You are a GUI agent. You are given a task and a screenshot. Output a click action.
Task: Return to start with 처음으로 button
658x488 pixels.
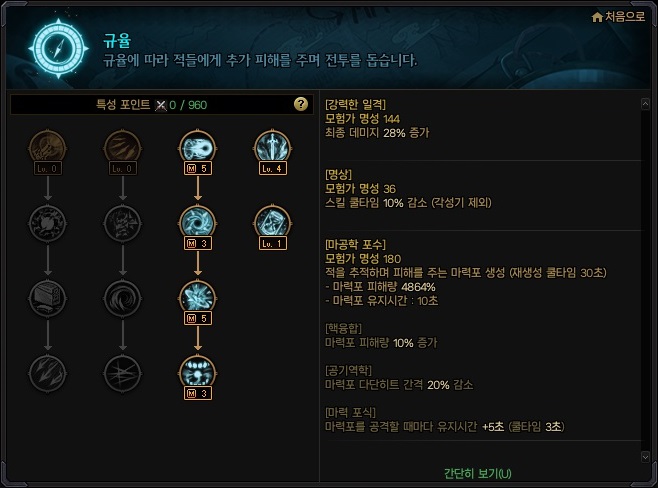point(617,16)
